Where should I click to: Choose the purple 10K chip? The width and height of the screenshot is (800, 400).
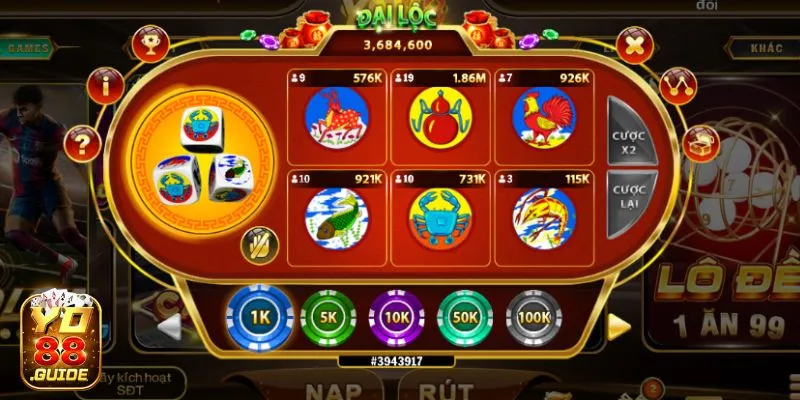click(x=397, y=318)
